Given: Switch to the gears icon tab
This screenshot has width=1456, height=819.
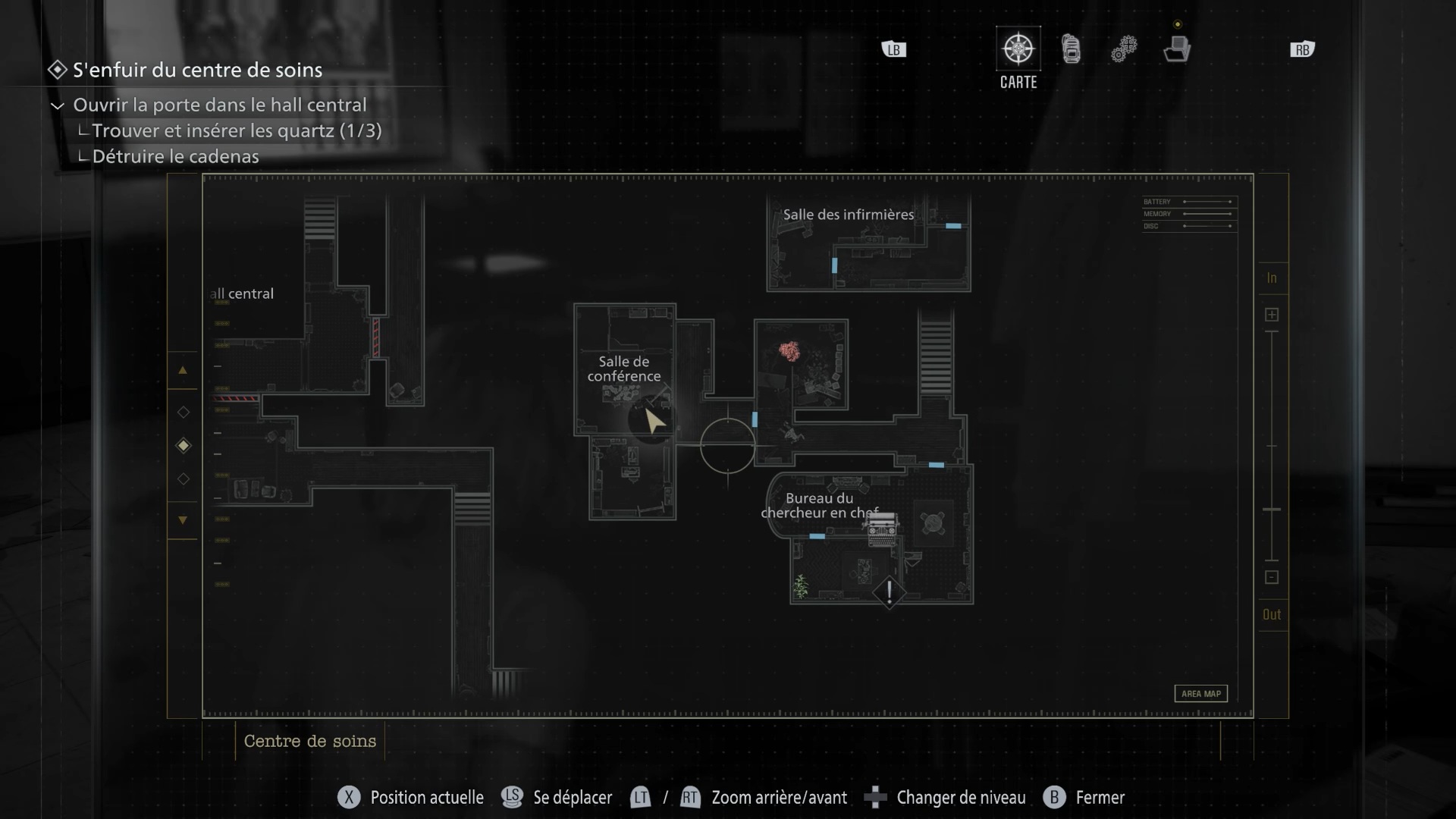Looking at the screenshot, I should click(1124, 50).
